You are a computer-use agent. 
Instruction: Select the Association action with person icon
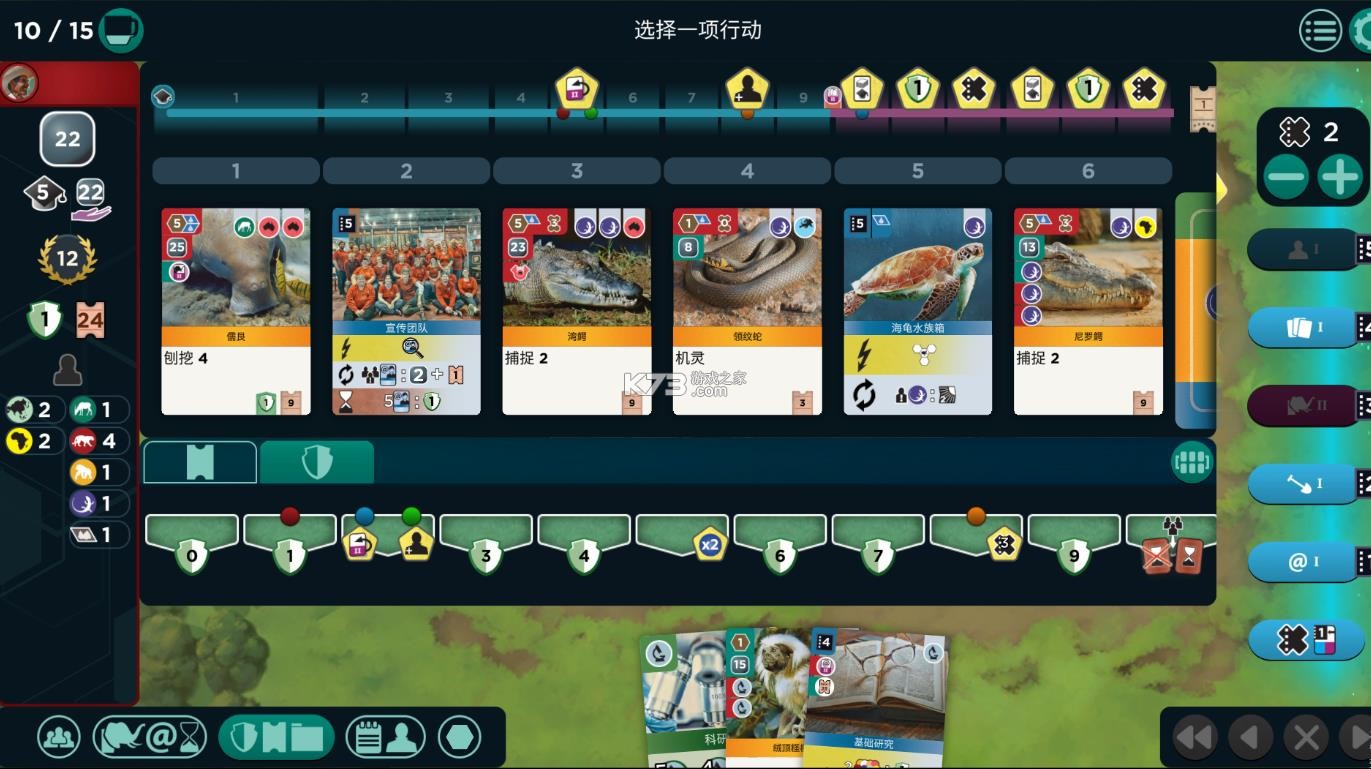tap(1302, 249)
